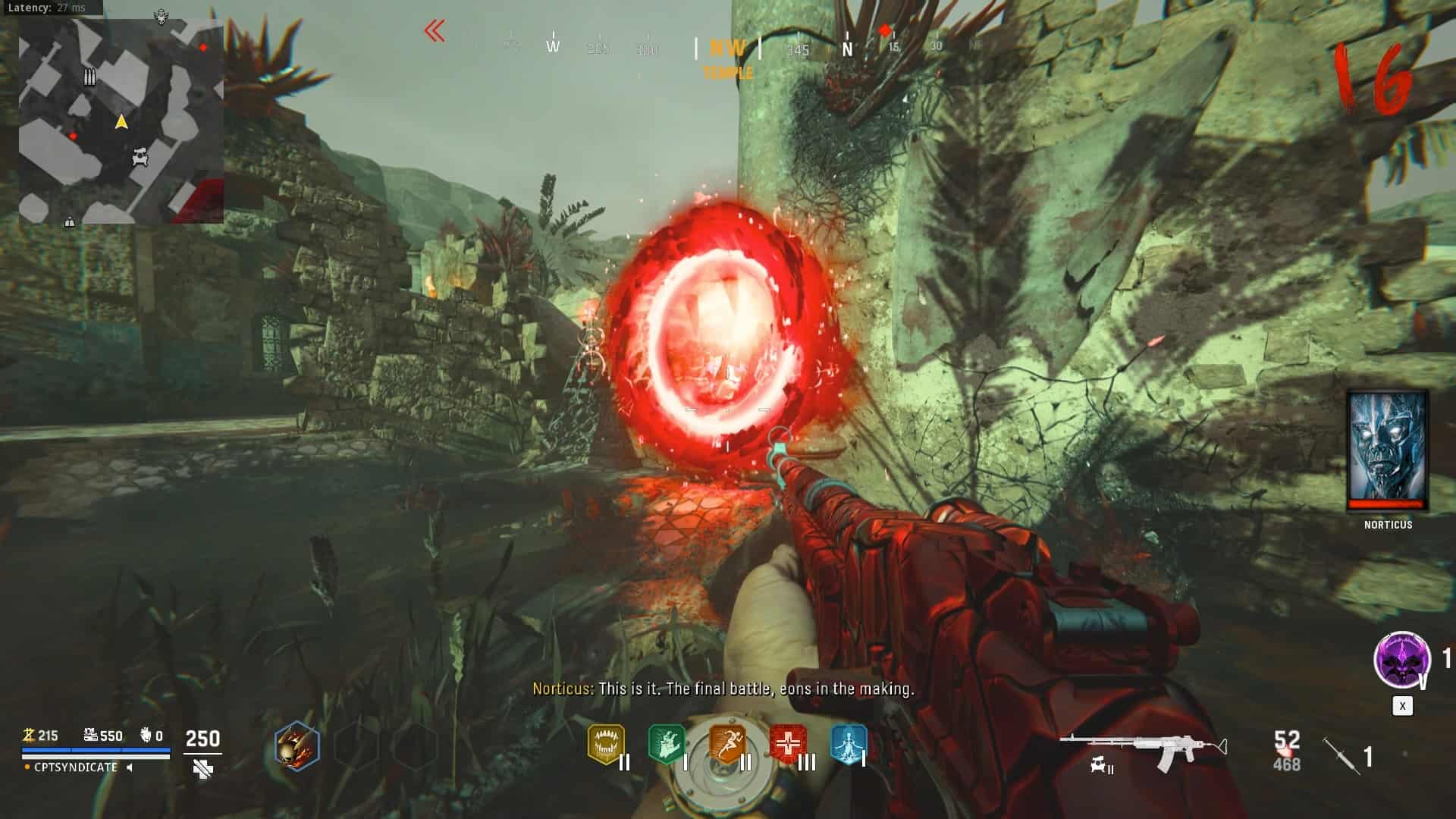This screenshot has width=1456, height=819.
Task: Choose the green zombie hand perk
Action: tap(667, 744)
